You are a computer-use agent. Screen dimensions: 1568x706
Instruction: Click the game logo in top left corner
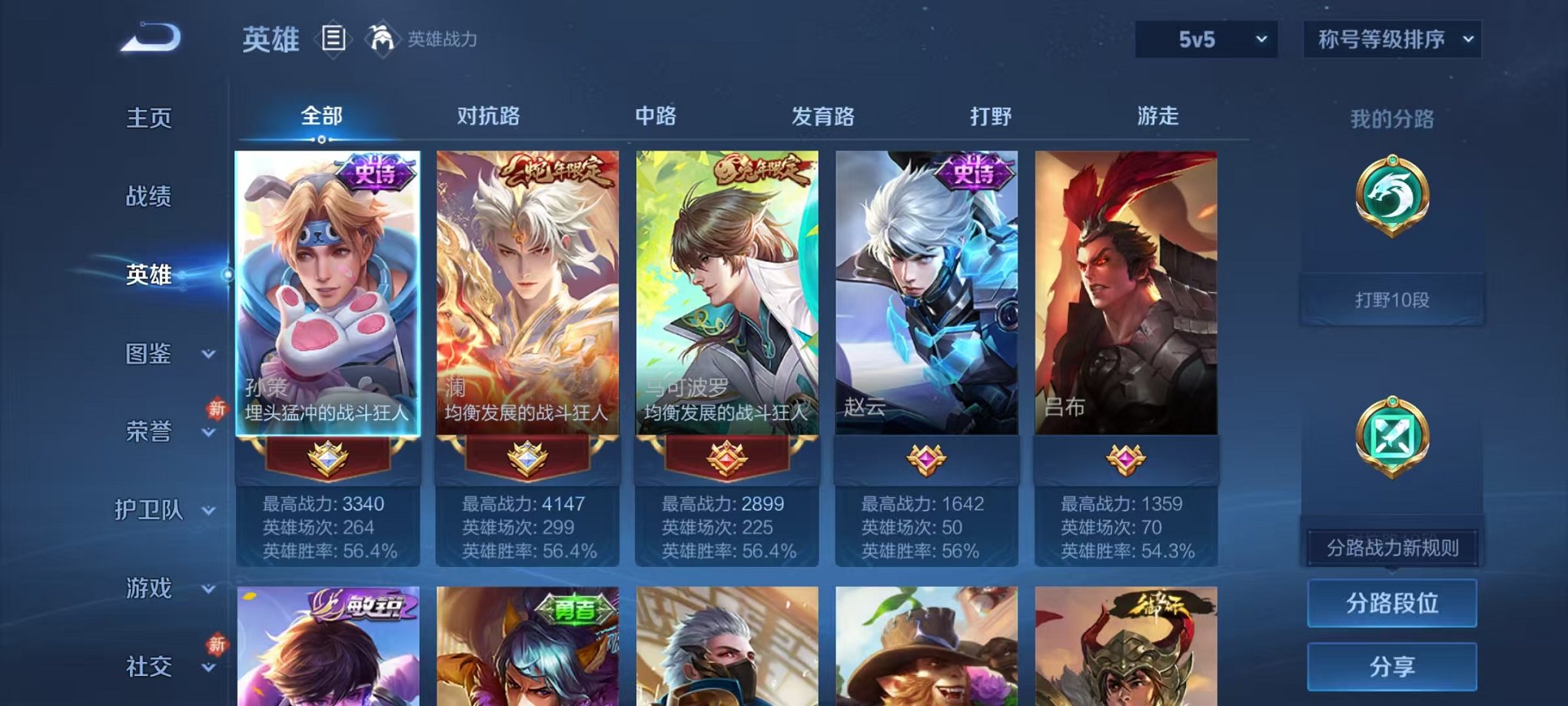151,37
